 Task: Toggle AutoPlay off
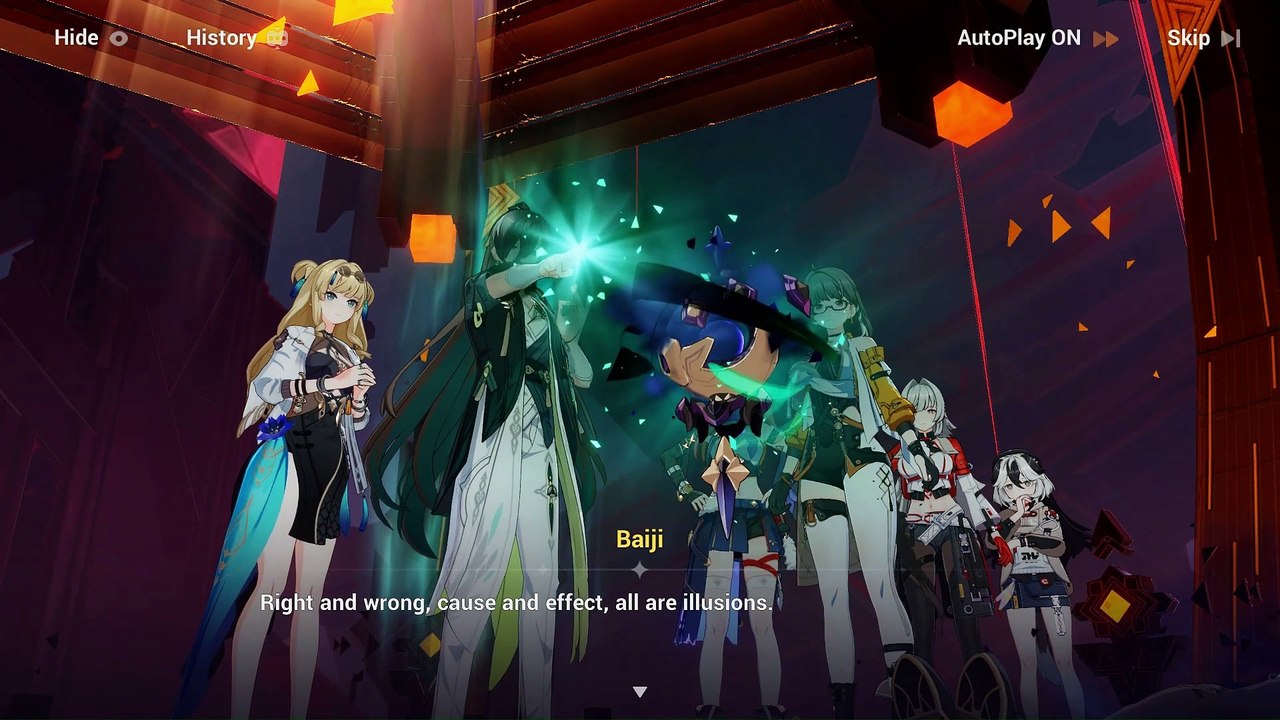point(1037,38)
